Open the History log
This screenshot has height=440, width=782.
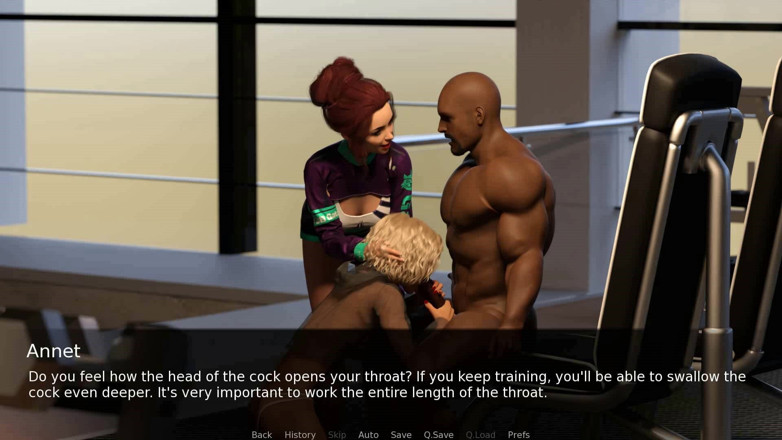point(300,435)
